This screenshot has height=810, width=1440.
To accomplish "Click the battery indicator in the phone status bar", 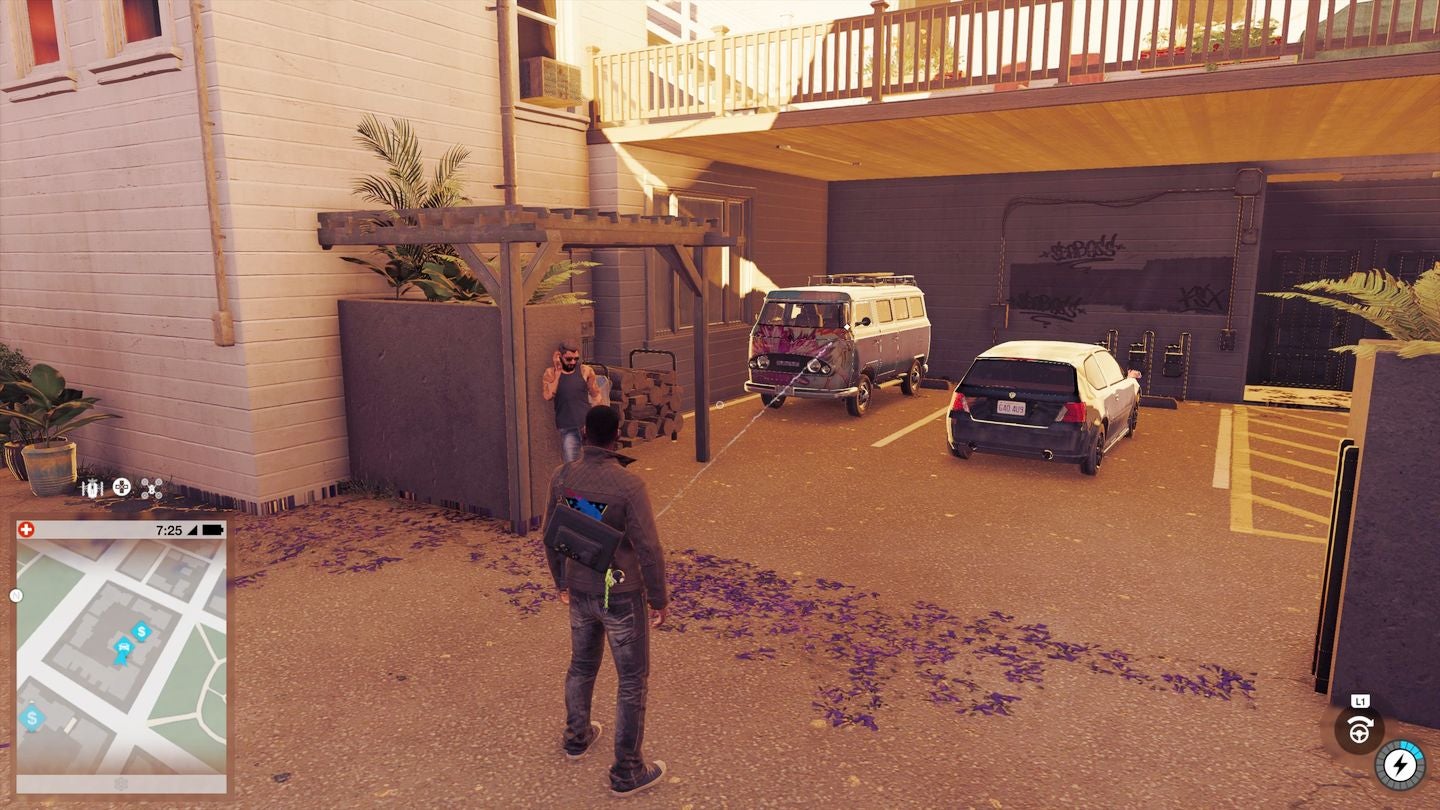I will point(213,529).
